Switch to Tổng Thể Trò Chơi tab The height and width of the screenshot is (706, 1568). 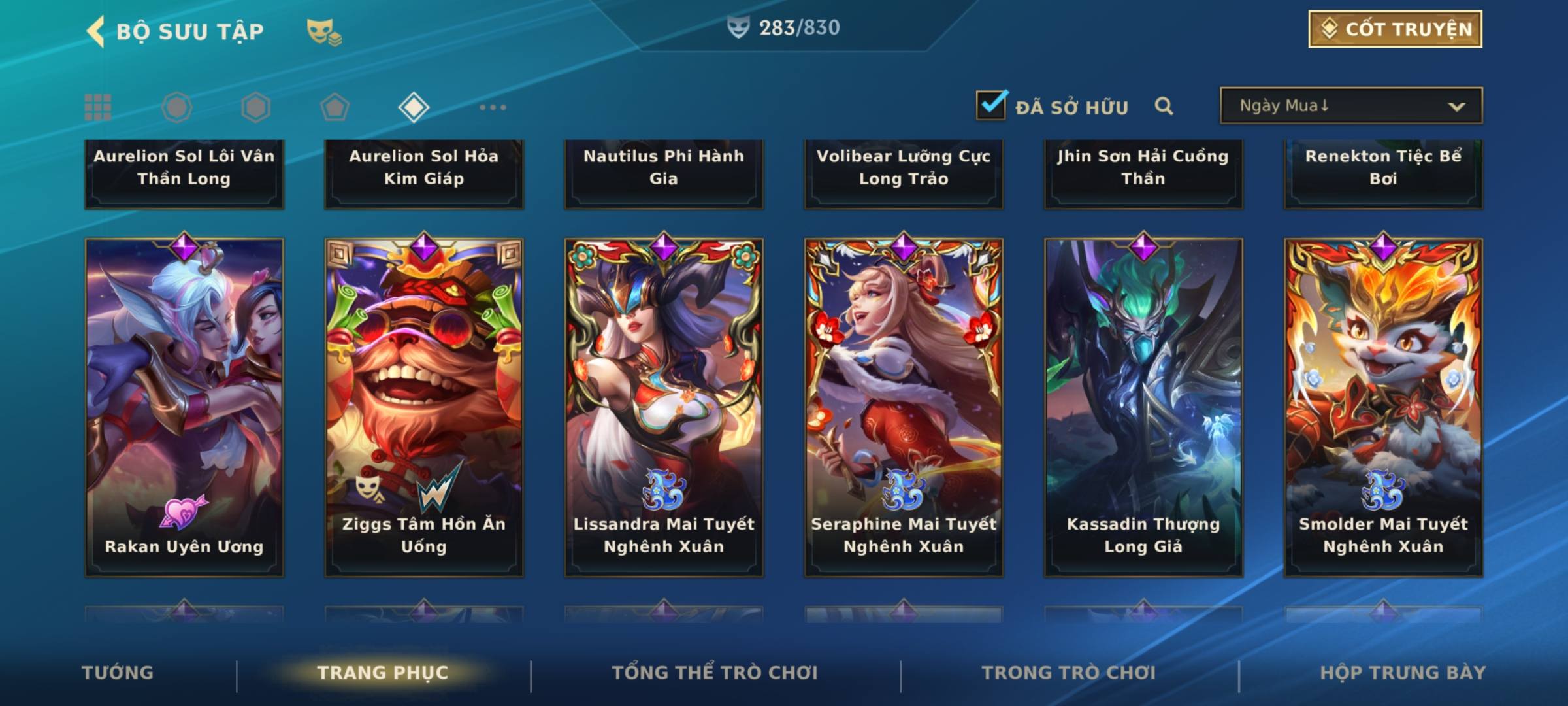[x=715, y=673]
